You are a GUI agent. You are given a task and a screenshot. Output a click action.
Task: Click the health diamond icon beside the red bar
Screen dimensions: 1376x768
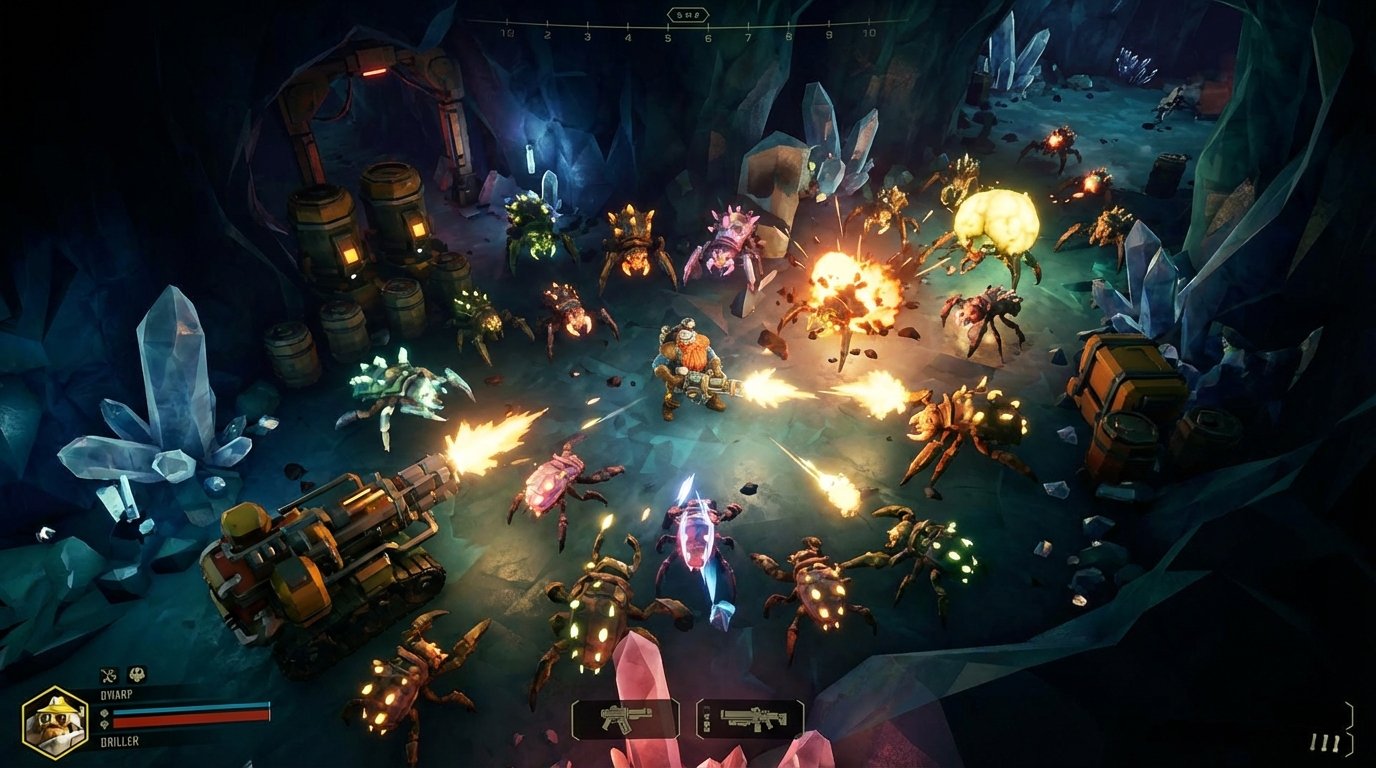106,723
